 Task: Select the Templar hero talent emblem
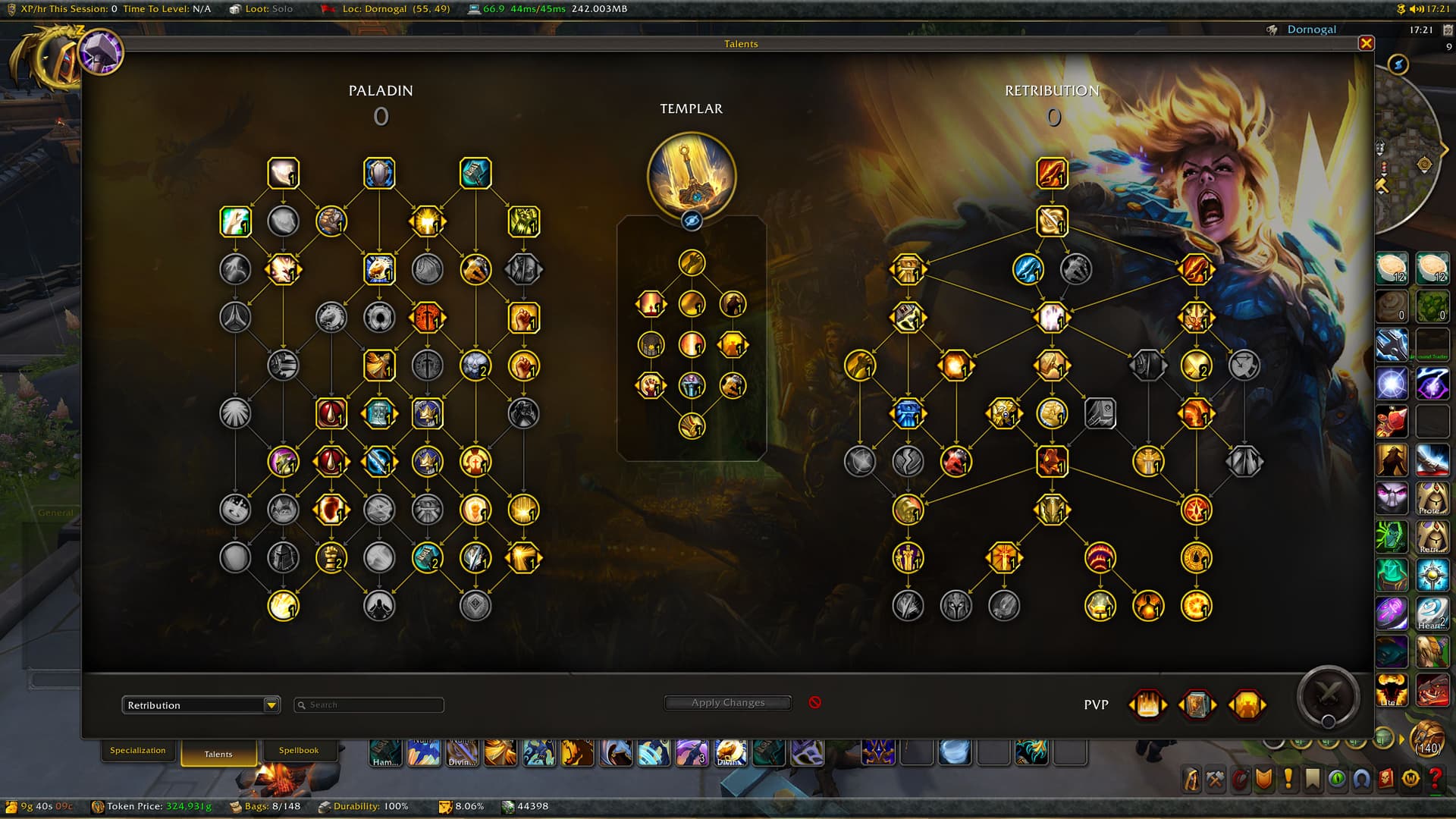pos(691,174)
